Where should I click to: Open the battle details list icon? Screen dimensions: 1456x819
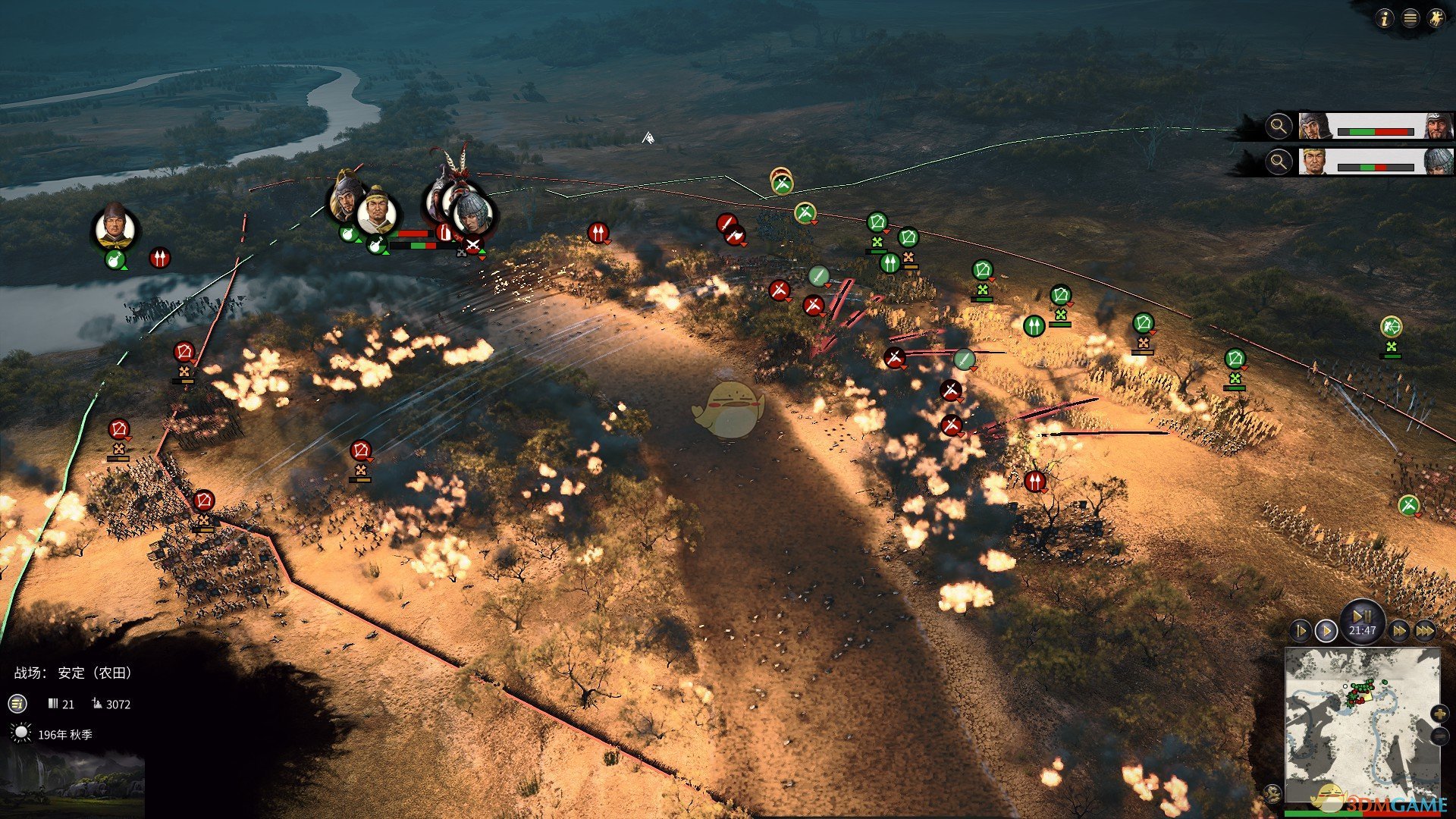(17, 704)
